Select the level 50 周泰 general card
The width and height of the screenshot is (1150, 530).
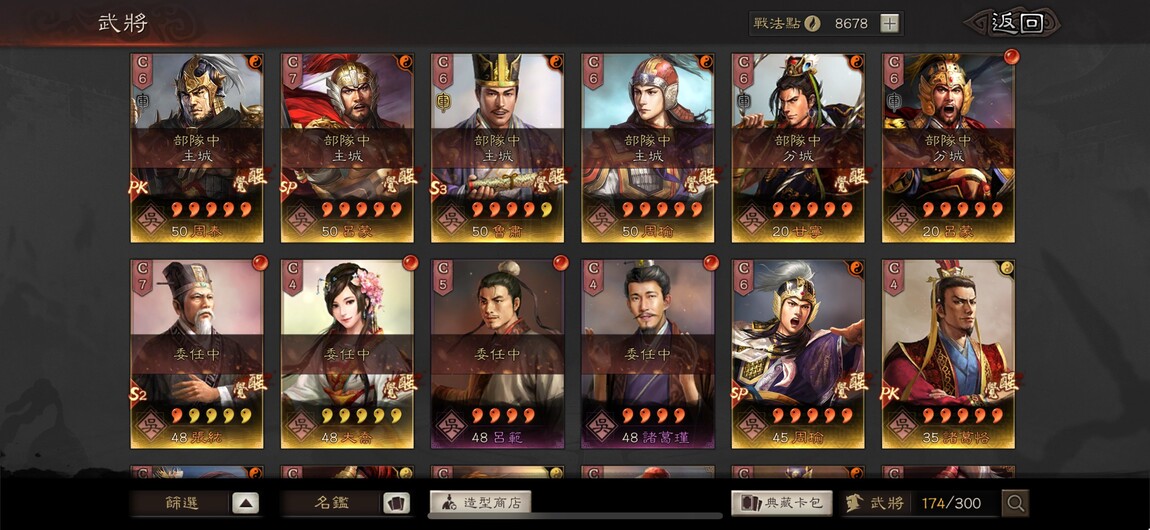click(197, 147)
